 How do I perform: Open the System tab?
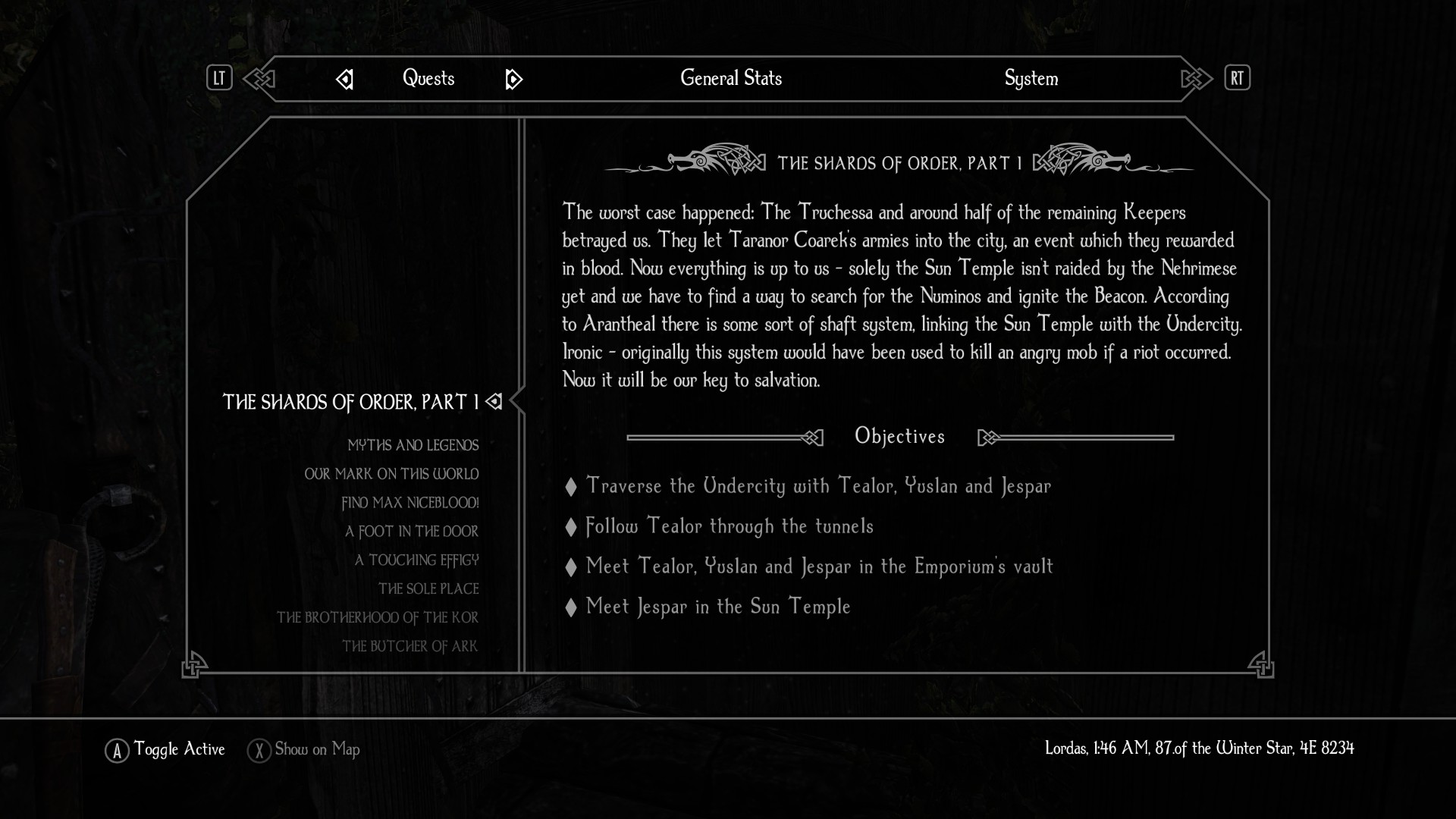click(x=1031, y=78)
